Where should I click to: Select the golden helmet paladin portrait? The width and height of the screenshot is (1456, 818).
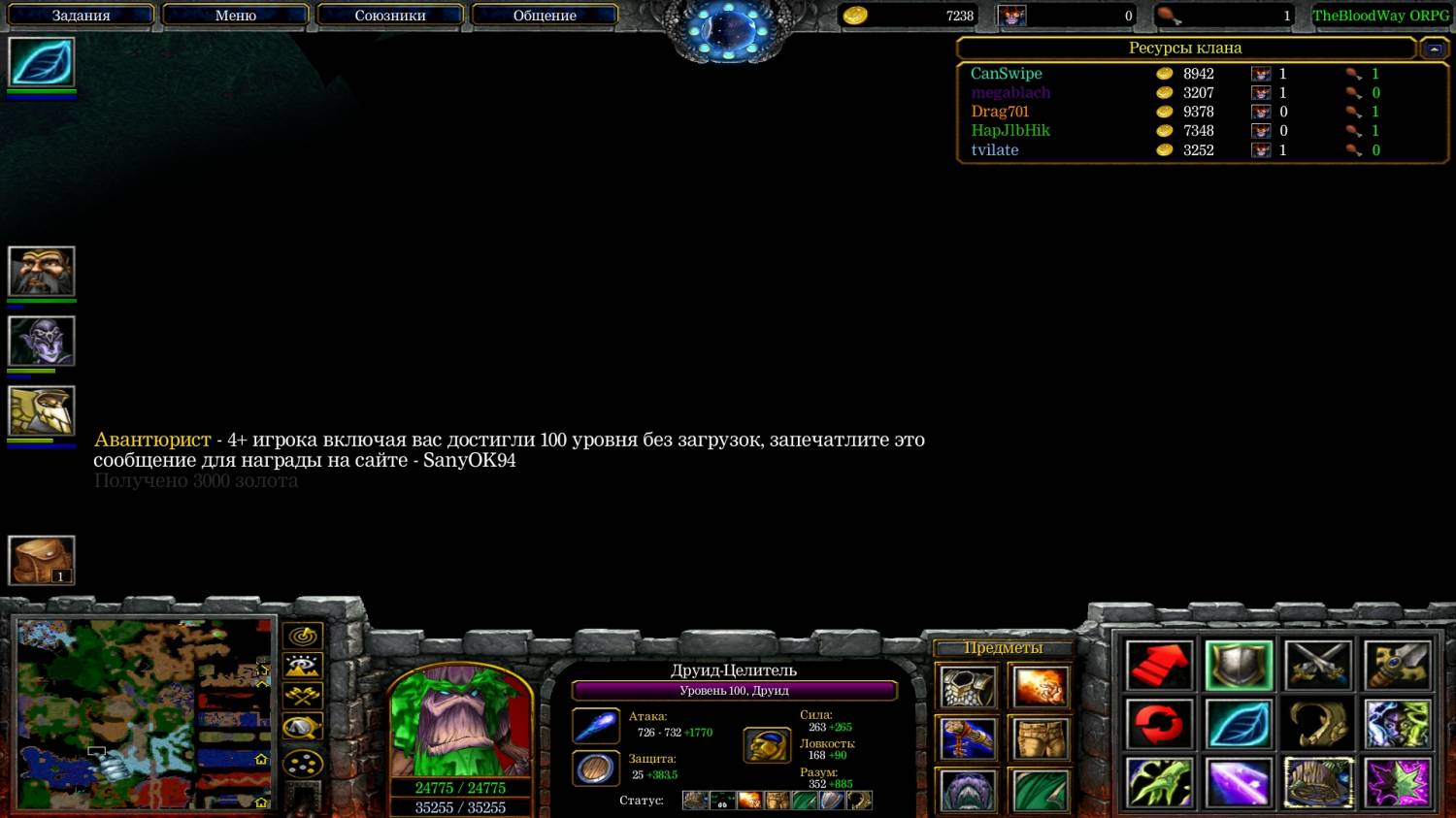(x=42, y=411)
